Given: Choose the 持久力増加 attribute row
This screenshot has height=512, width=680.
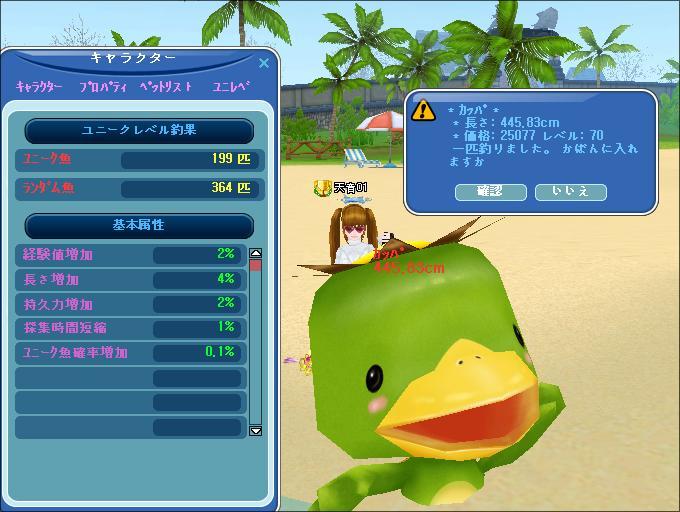Looking at the screenshot, I should [130, 303].
